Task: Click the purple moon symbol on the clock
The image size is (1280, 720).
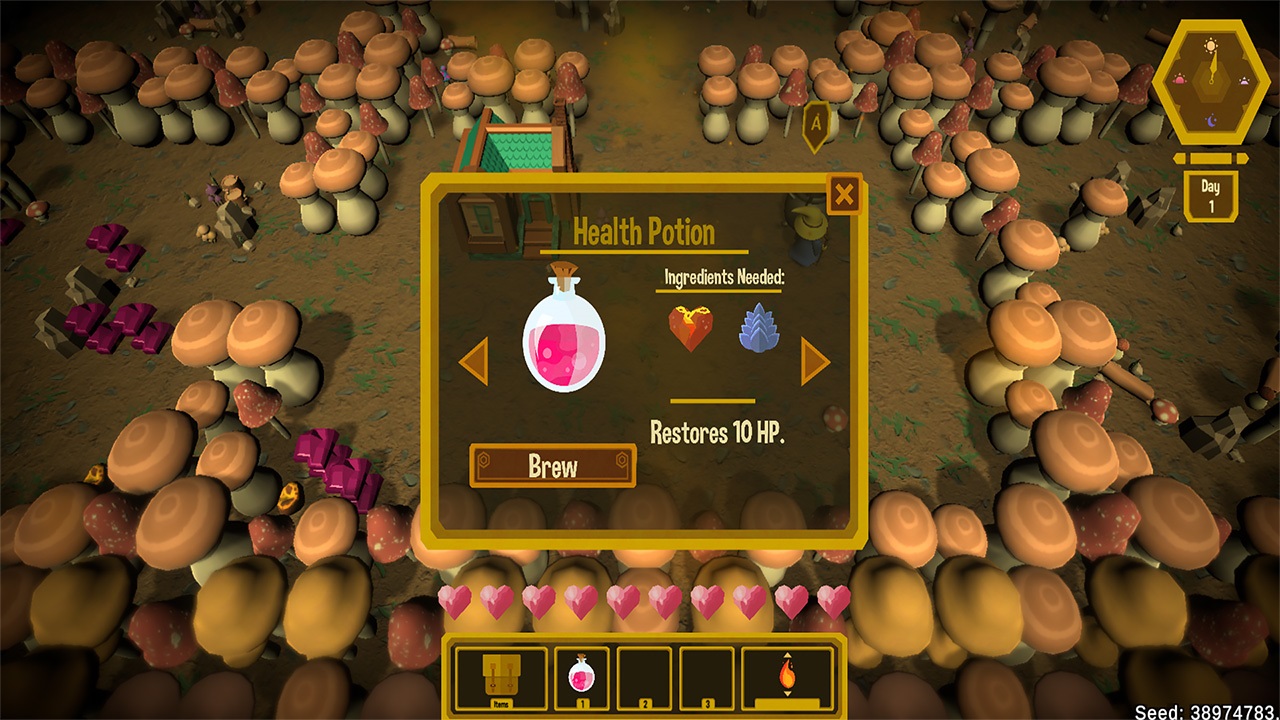Action: 1211,119
